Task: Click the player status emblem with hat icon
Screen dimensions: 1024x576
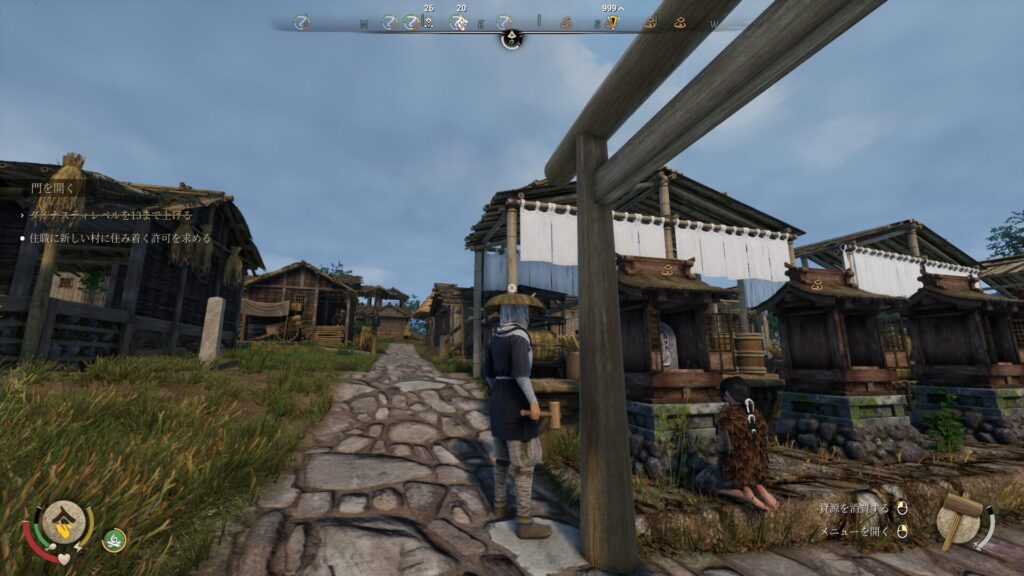Action: click(63, 519)
